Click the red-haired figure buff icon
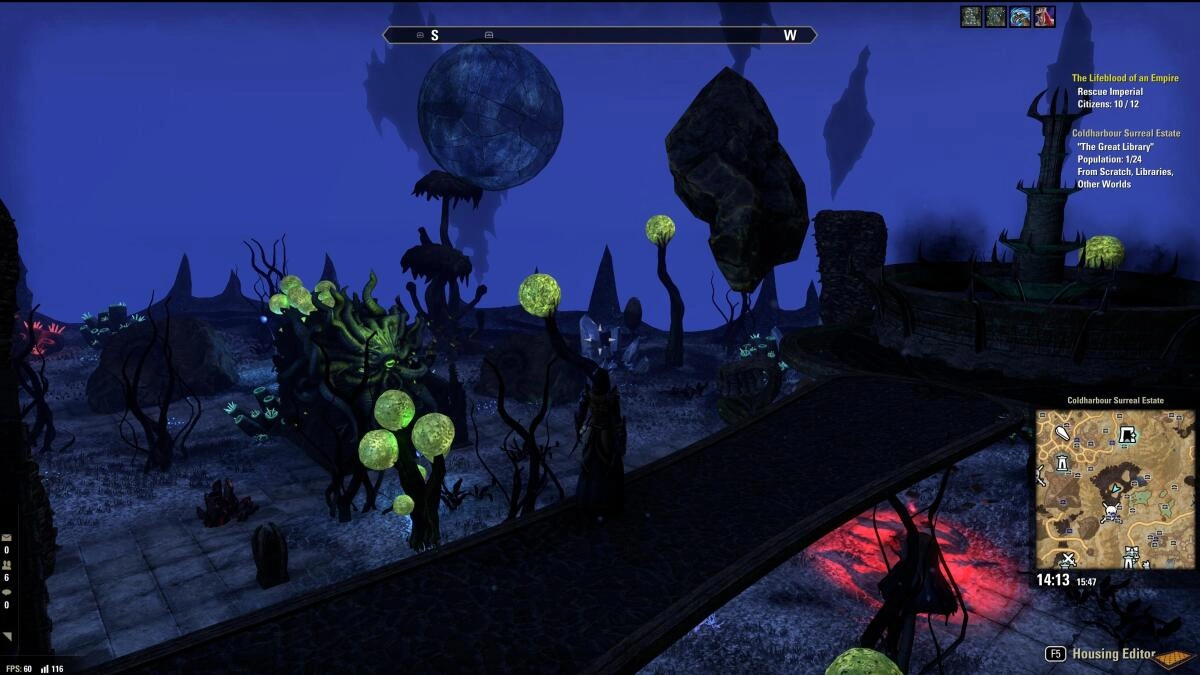This screenshot has width=1200, height=675. (x=1044, y=17)
